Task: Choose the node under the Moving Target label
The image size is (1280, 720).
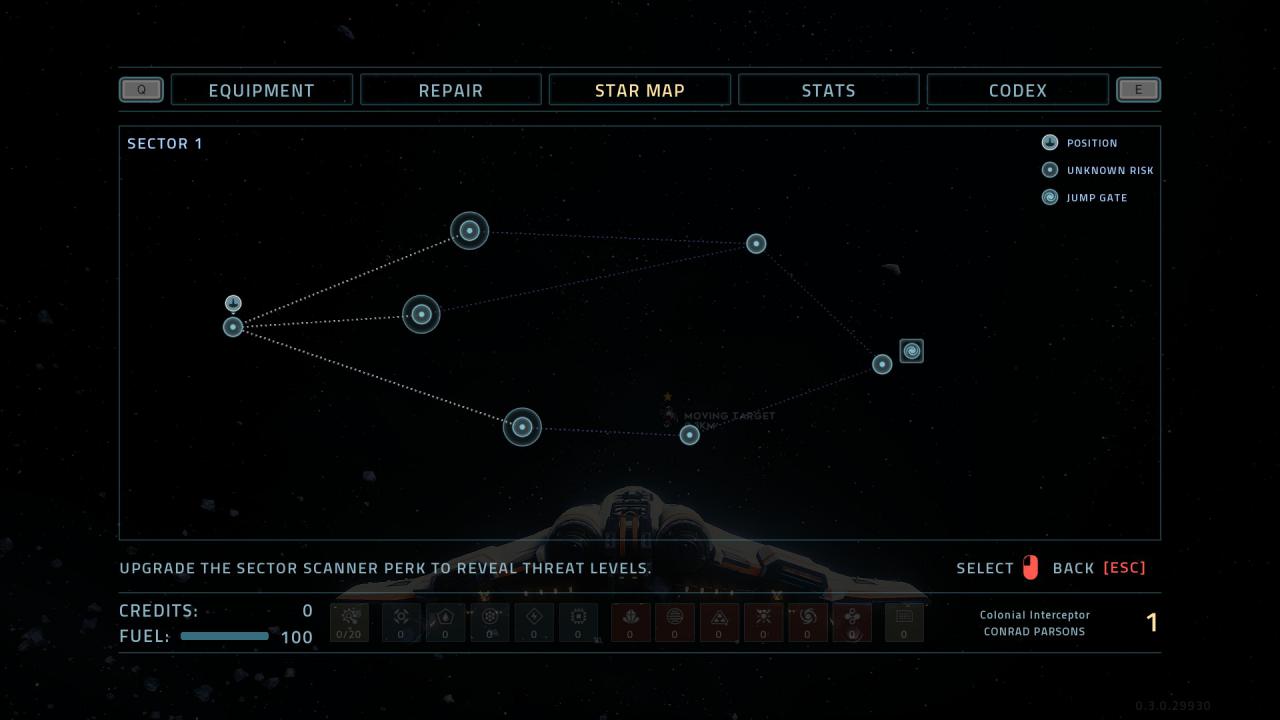Action: tap(689, 435)
